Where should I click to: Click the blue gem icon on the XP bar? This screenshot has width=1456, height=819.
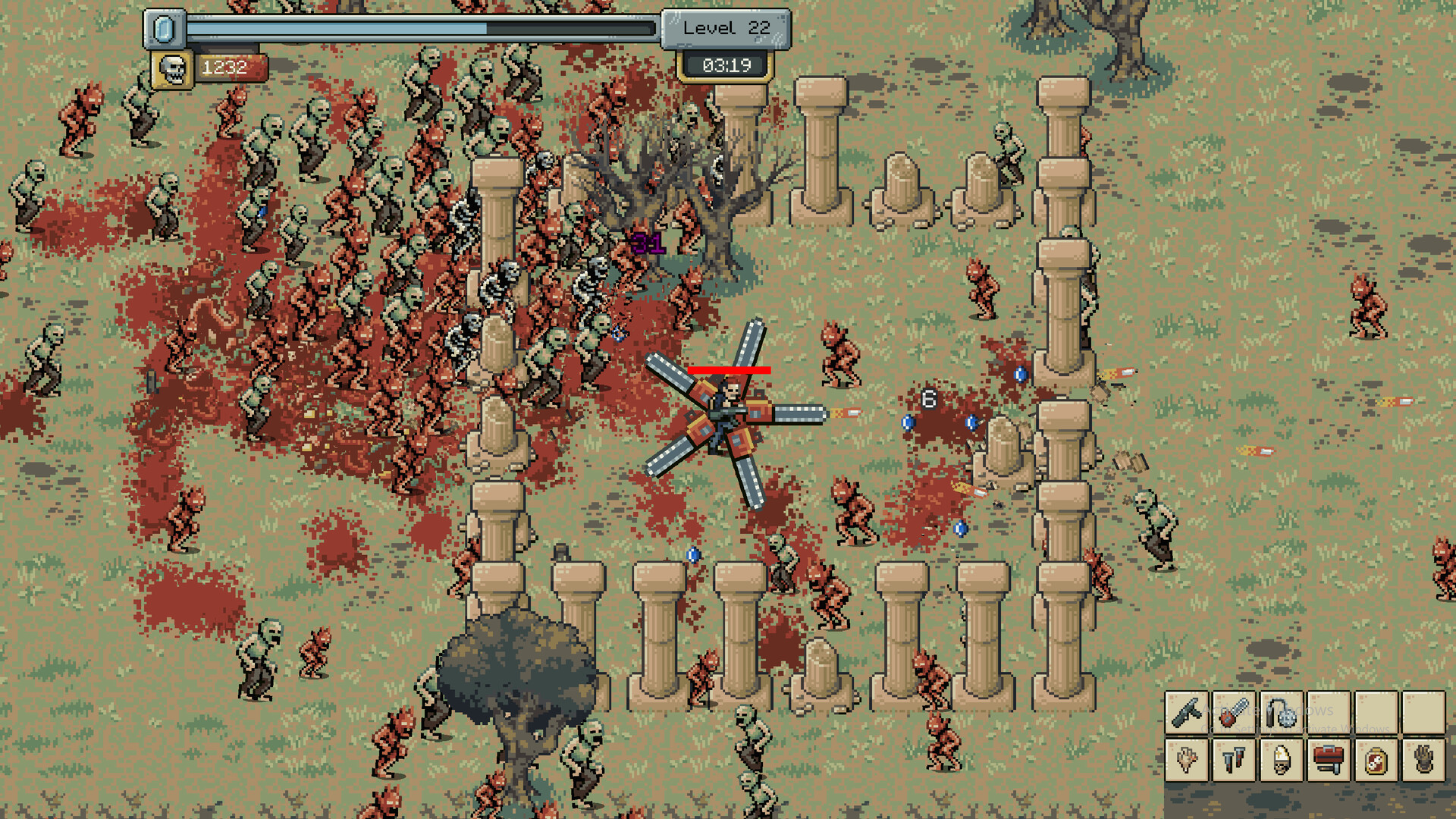[x=165, y=29]
